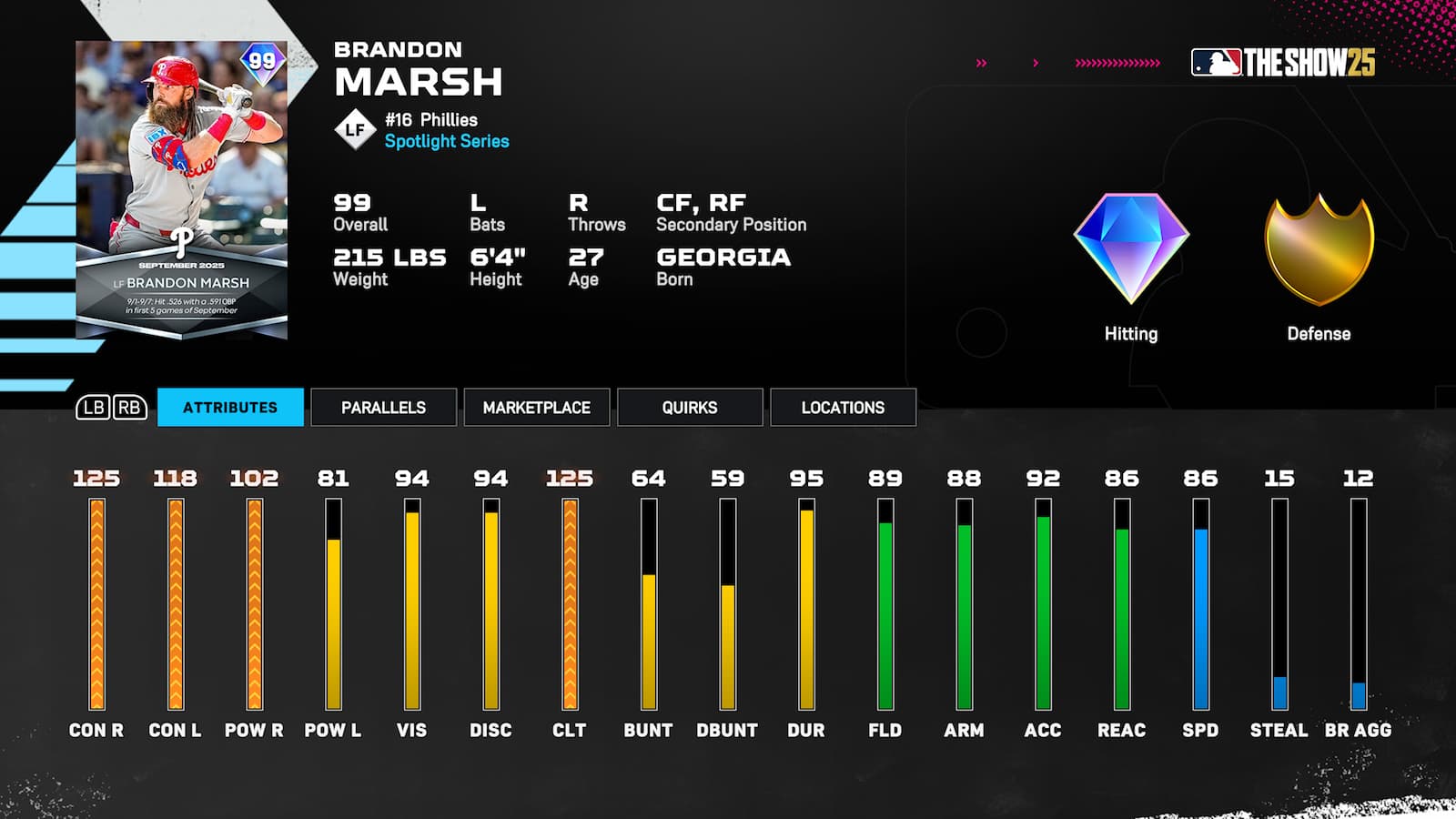Select the active Attributes tab
Screen dimensions: 1456x819
[230, 408]
